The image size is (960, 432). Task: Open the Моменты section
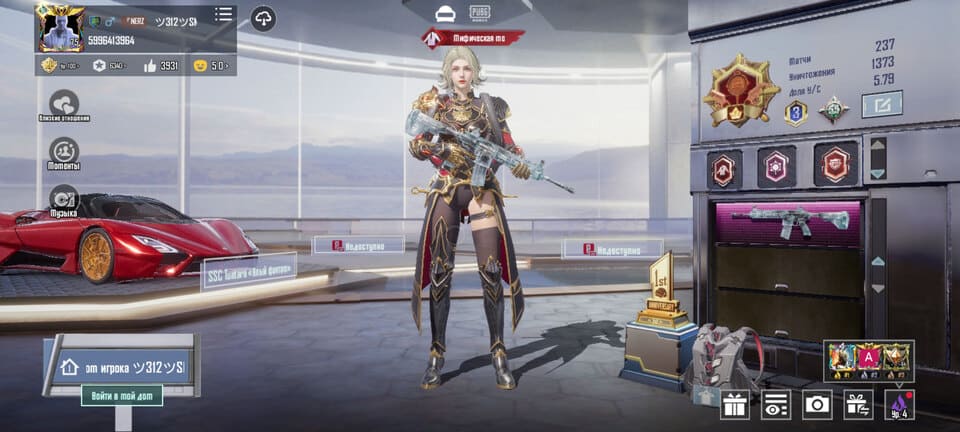coord(64,151)
